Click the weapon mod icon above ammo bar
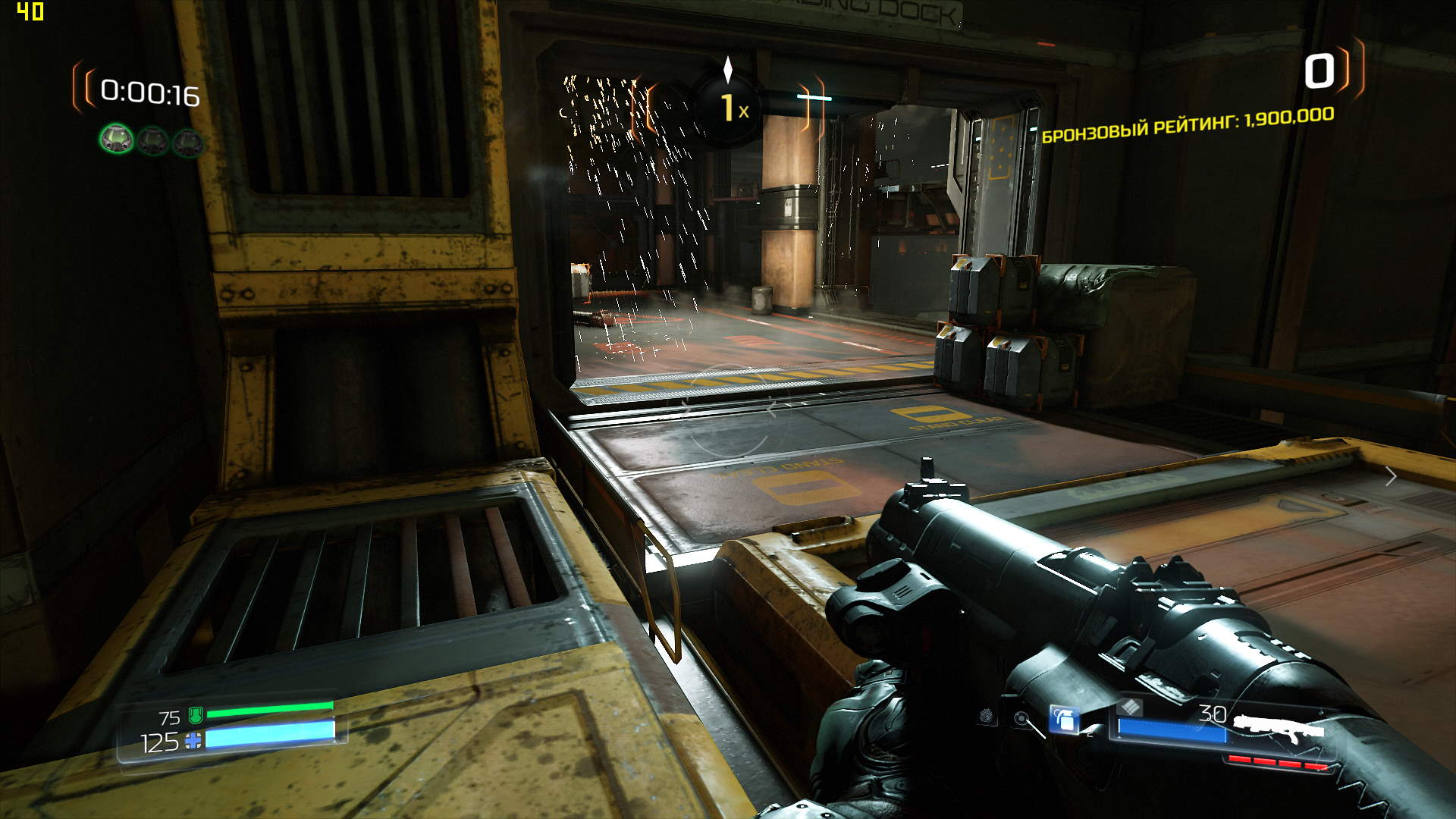 click(1129, 707)
